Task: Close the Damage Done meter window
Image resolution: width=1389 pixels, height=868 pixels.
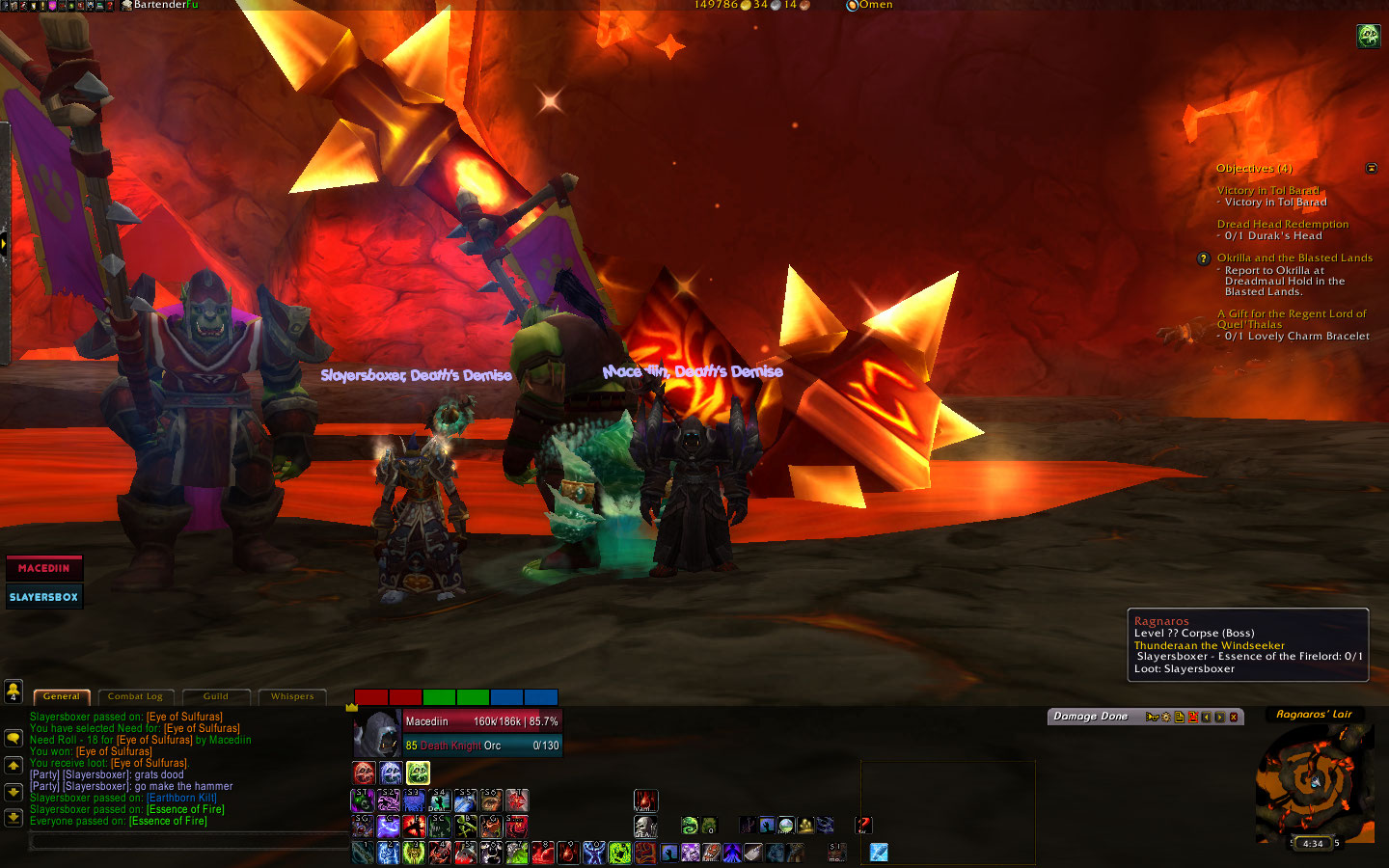Action: tap(1234, 717)
